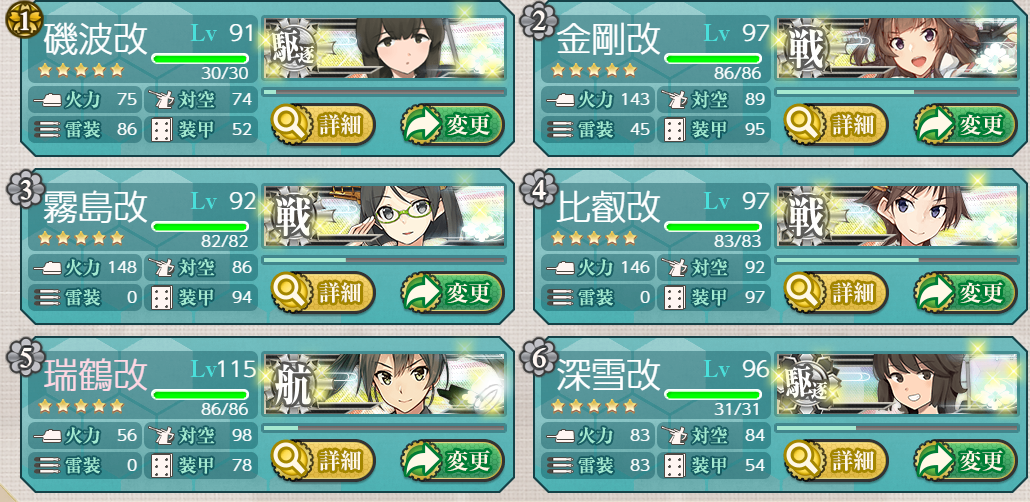The height and width of the screenshot is (502, 1030).
Task: Select the 瑞鶴改 portrait banner
Action: 385,384
